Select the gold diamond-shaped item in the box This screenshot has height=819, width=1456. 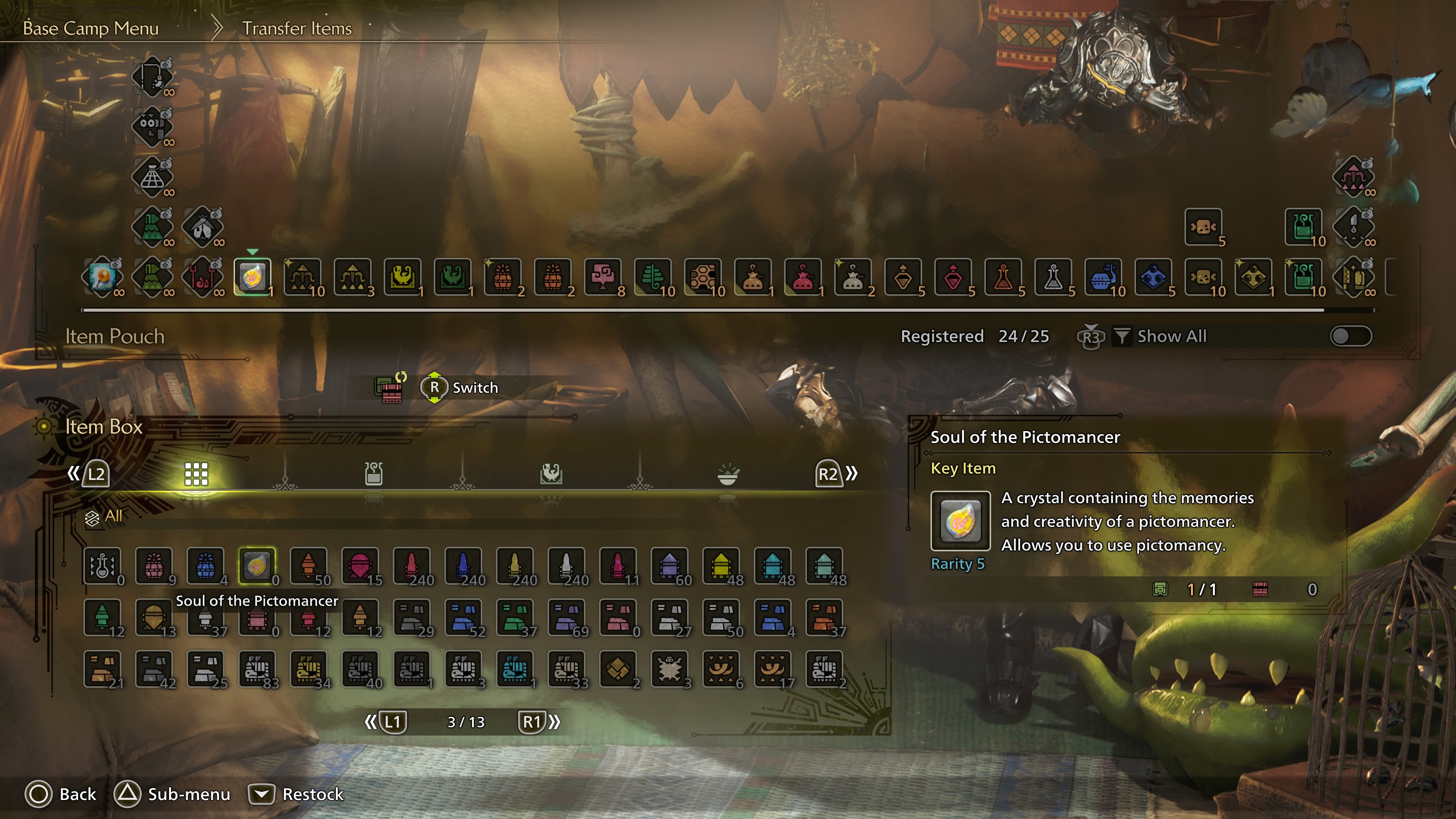618,668
